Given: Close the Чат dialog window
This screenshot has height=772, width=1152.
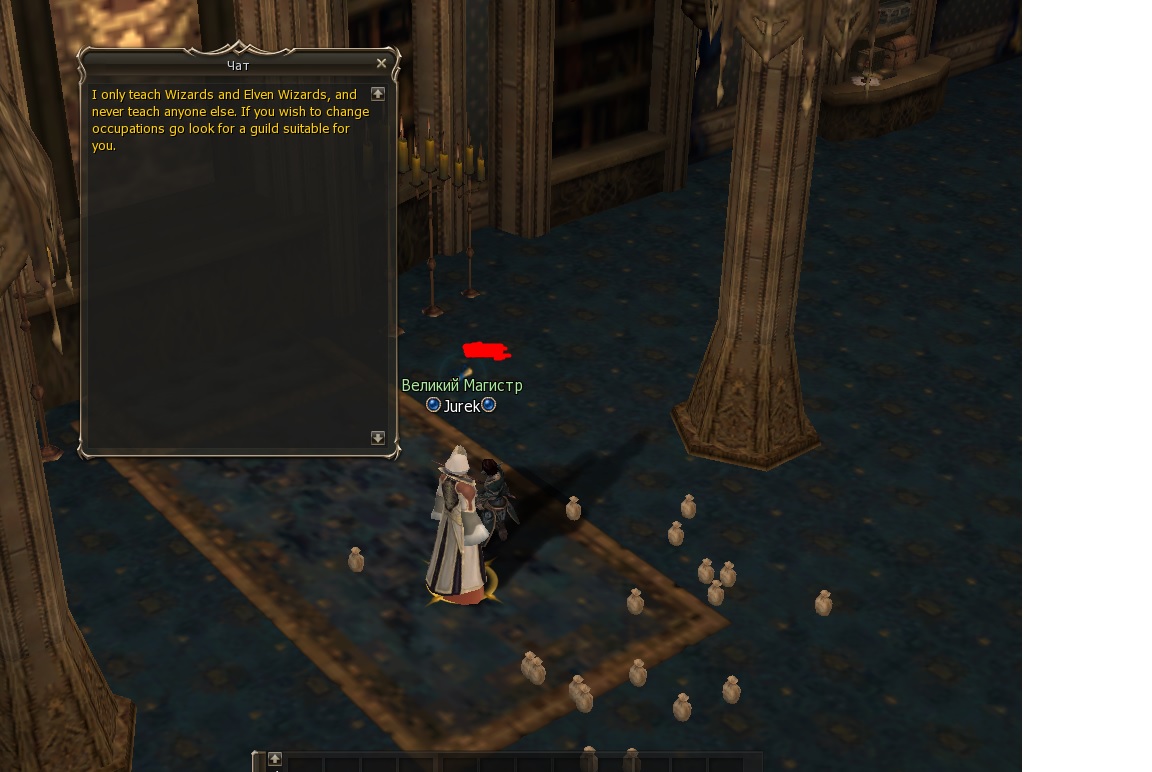Looking at the screenshot, I should tap(381, 64).
